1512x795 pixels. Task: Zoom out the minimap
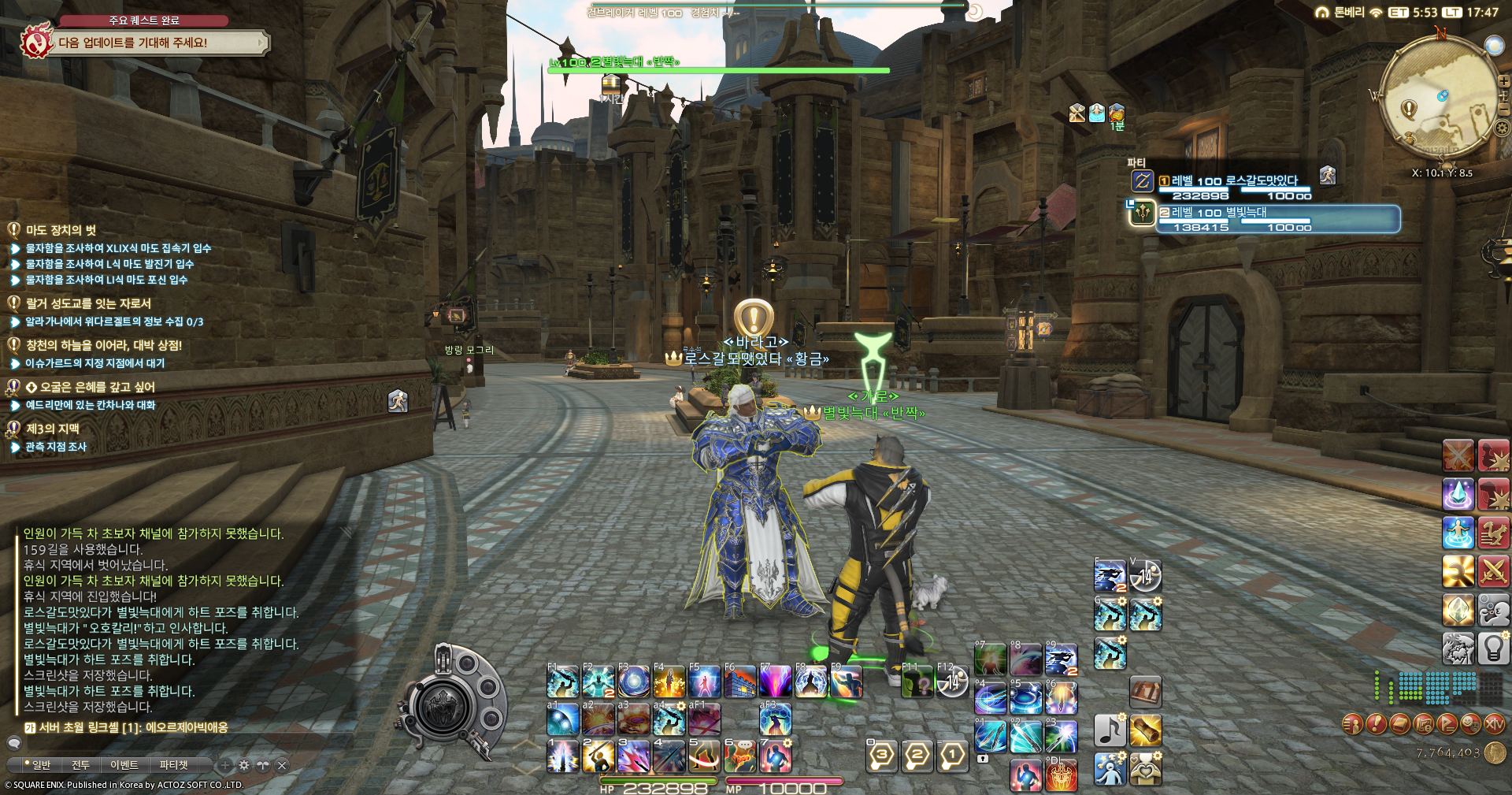point(1503,110)
